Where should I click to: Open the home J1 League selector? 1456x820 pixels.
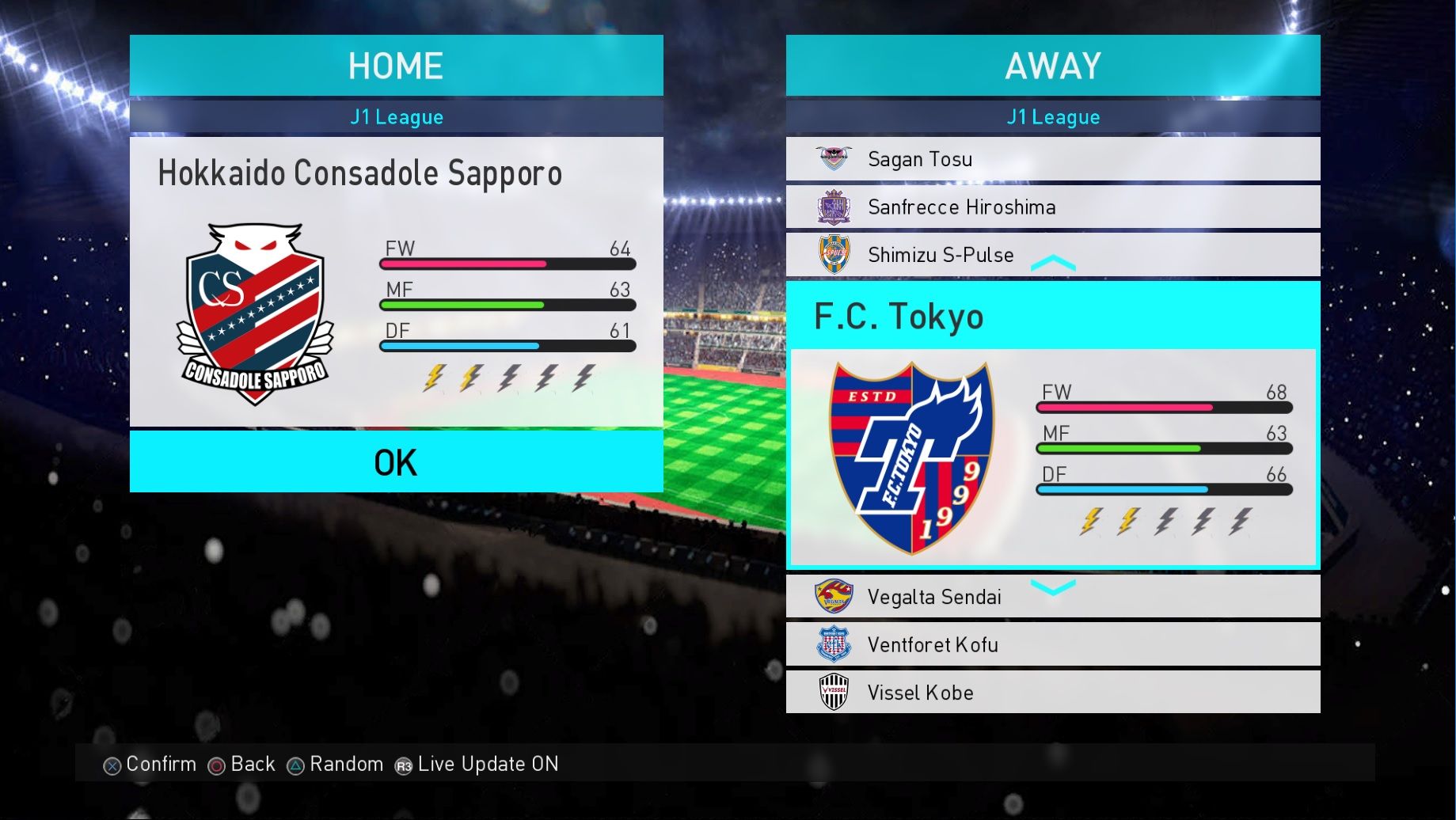tap(396, 117)
